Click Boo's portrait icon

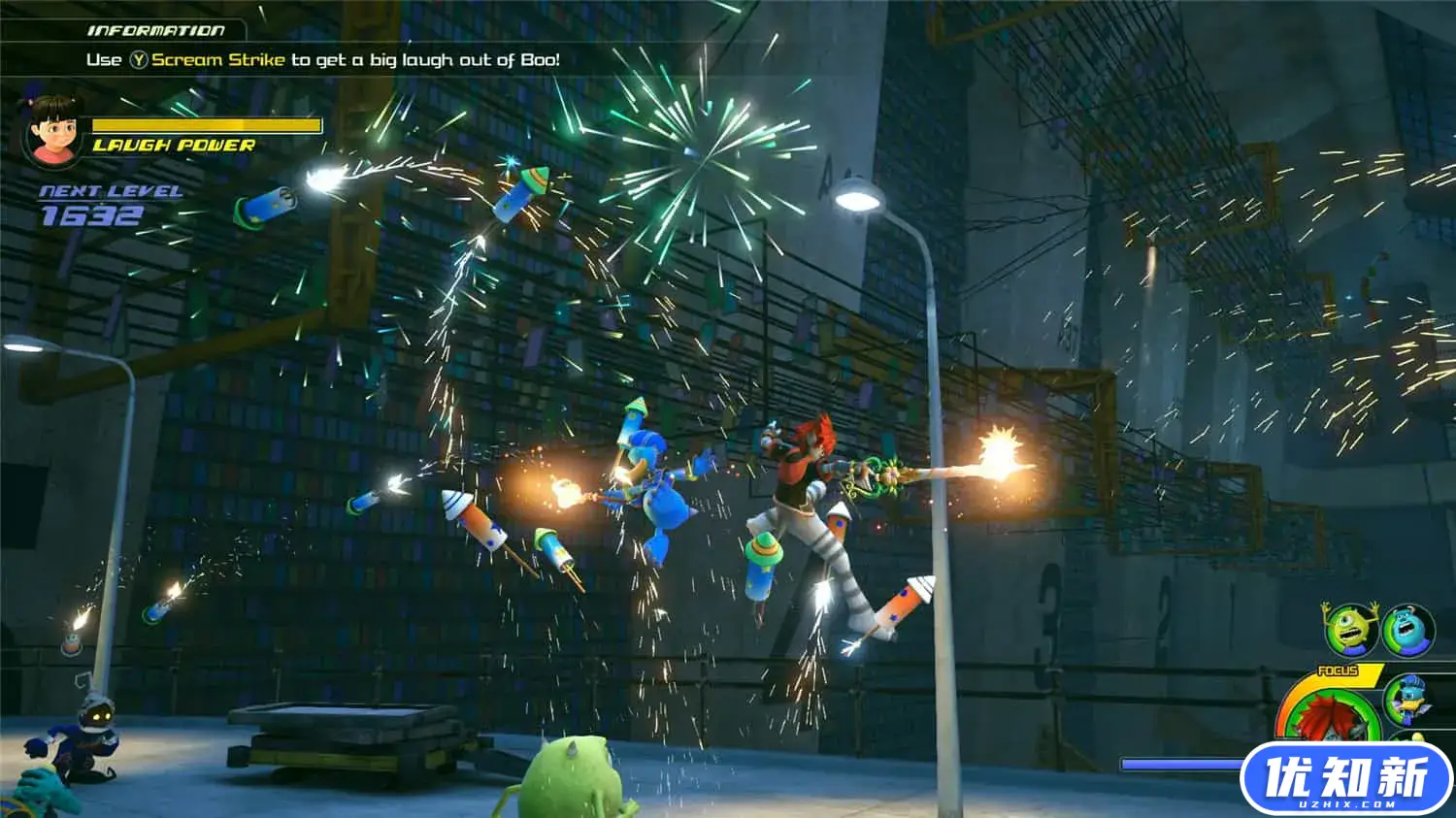(x=52, y=130)
